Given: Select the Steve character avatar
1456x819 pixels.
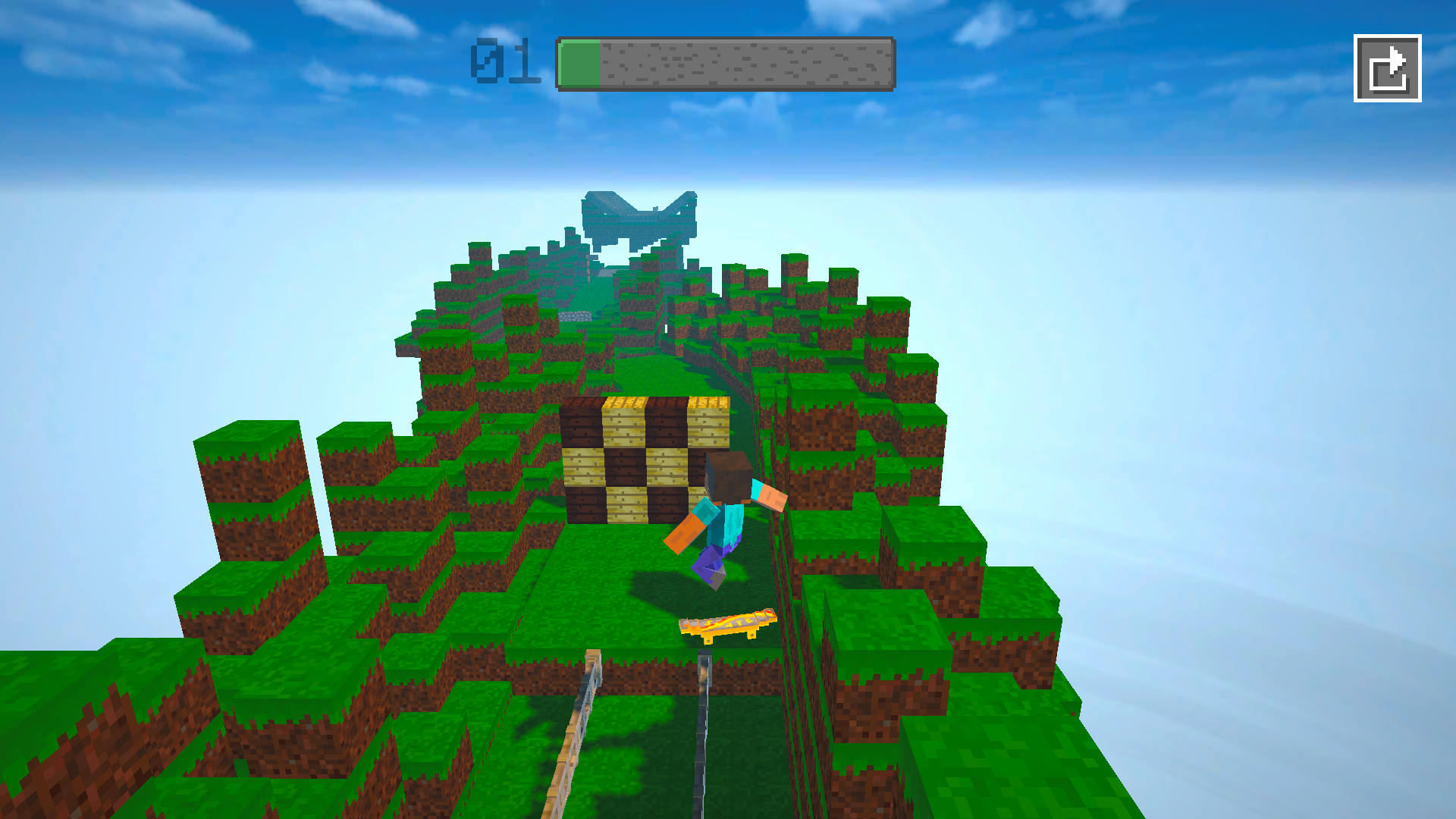Looking at the screenshot, I should pos(724,508).
